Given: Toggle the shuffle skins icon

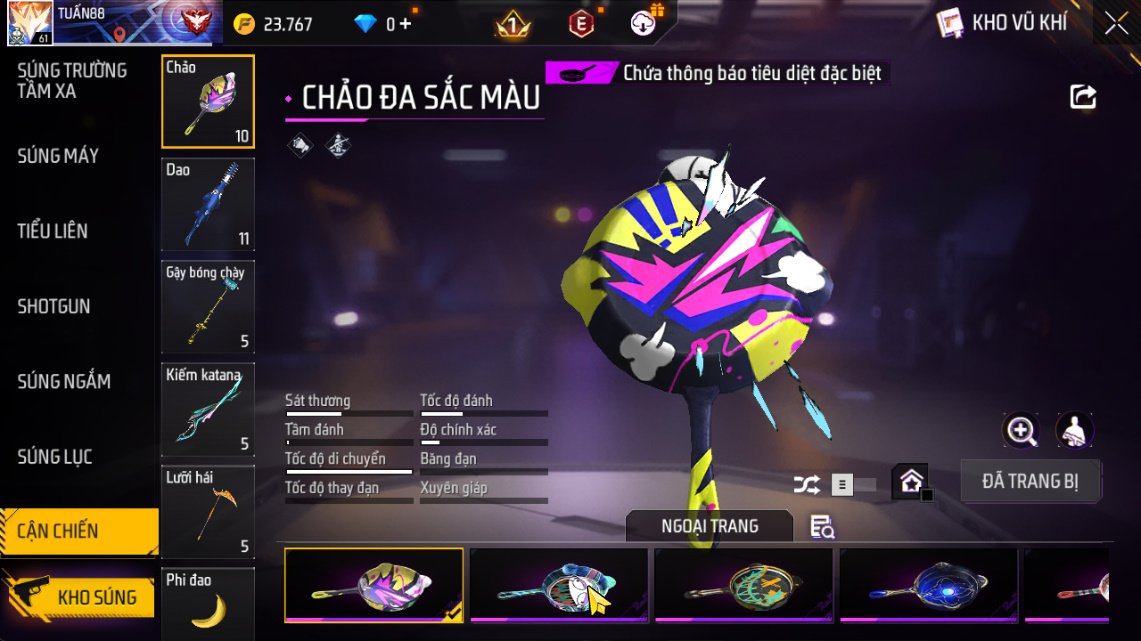Looking at the screenshot, I should (x=806, y=485).
